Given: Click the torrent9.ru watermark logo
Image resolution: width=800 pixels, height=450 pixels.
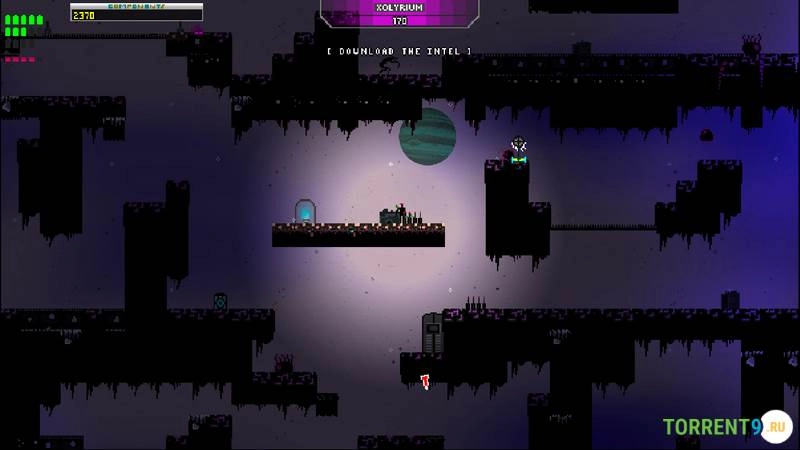Looking at the screenshot, I should point(726,428).
